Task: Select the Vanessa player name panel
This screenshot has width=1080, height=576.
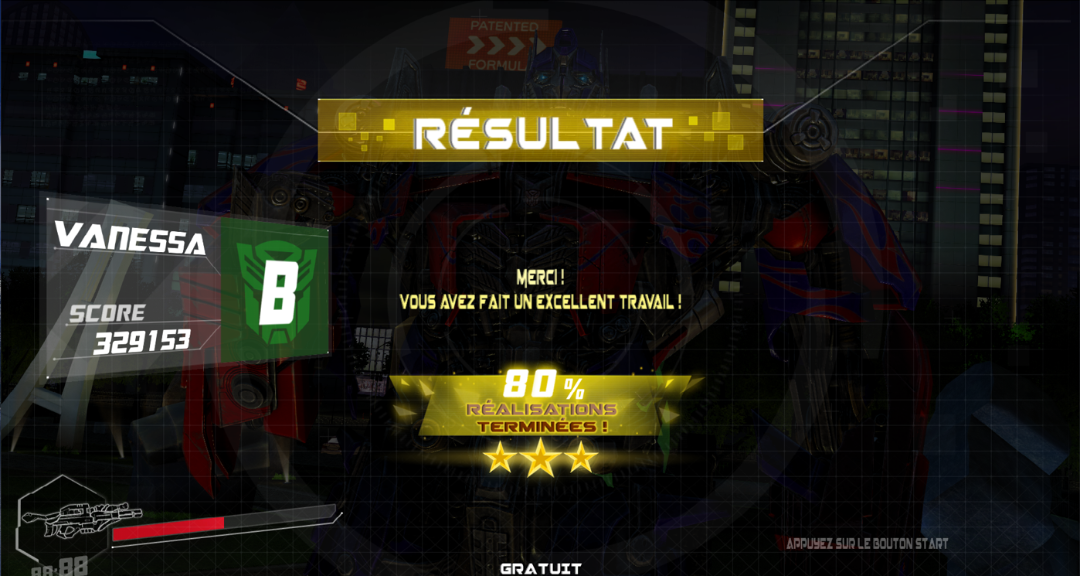Action: [130, 238]
